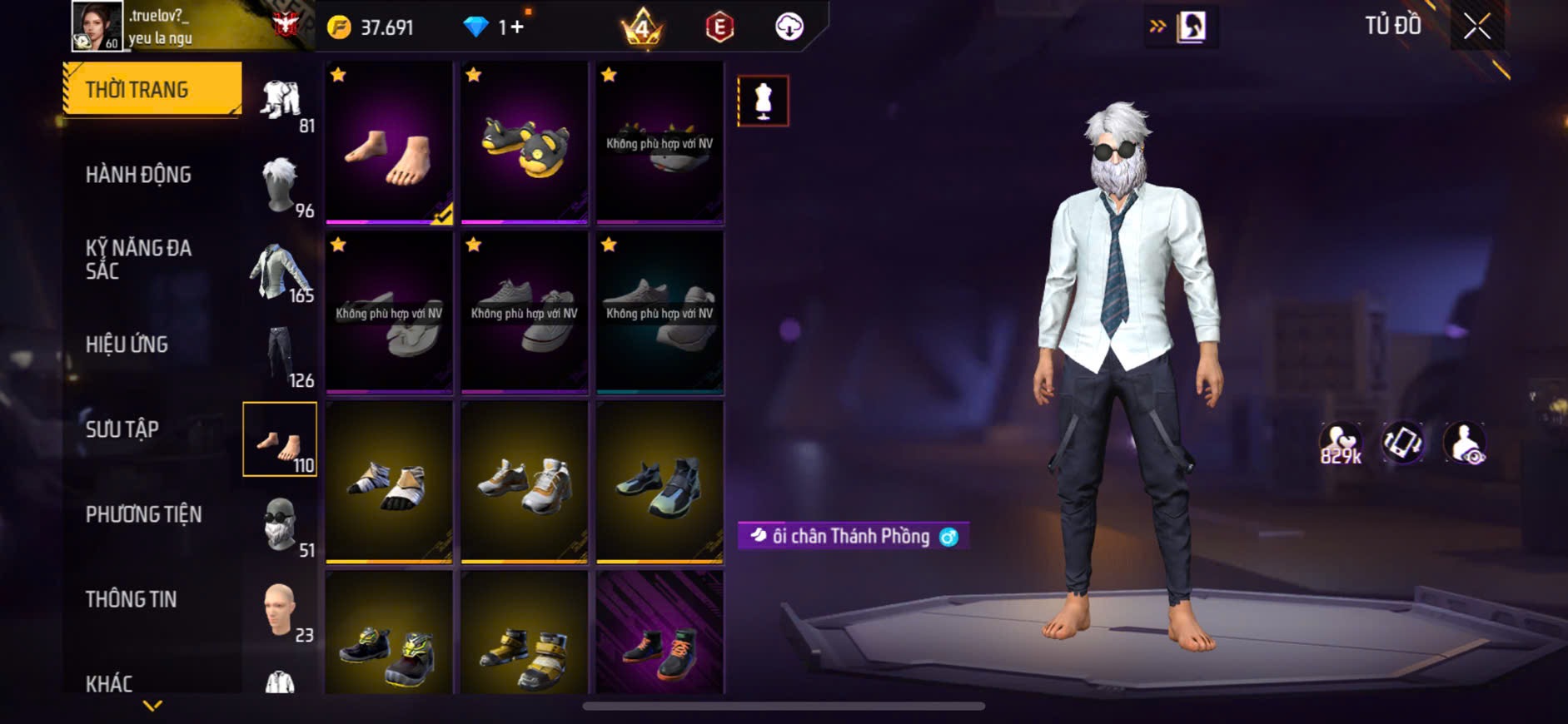Open the Thông Tin section
1568x724 pixels.
pos(131,599)
